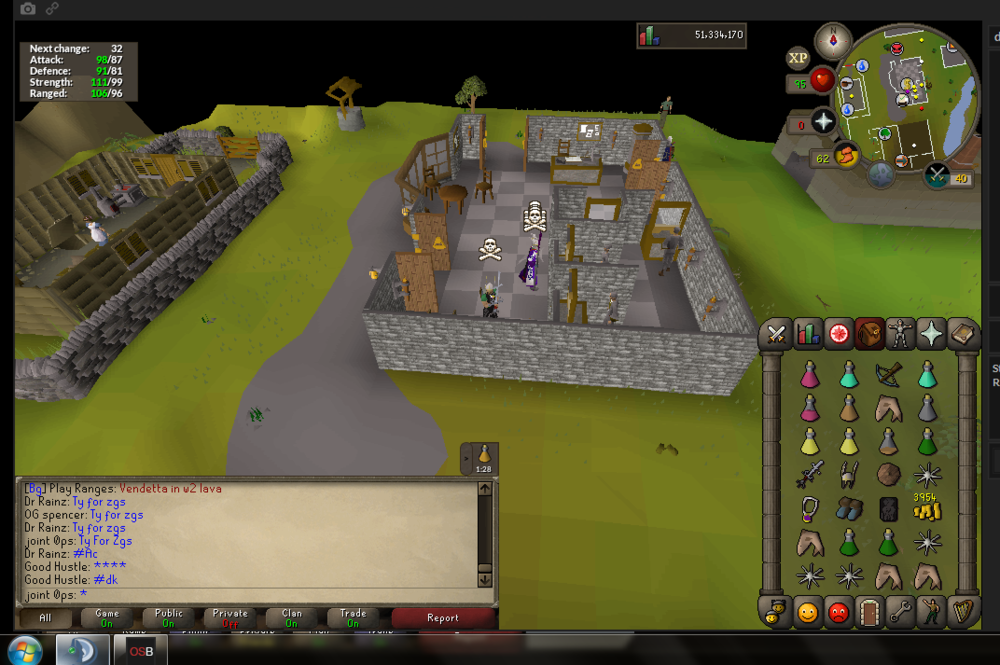Show the Worn Equipment tab

click(900, 335)
